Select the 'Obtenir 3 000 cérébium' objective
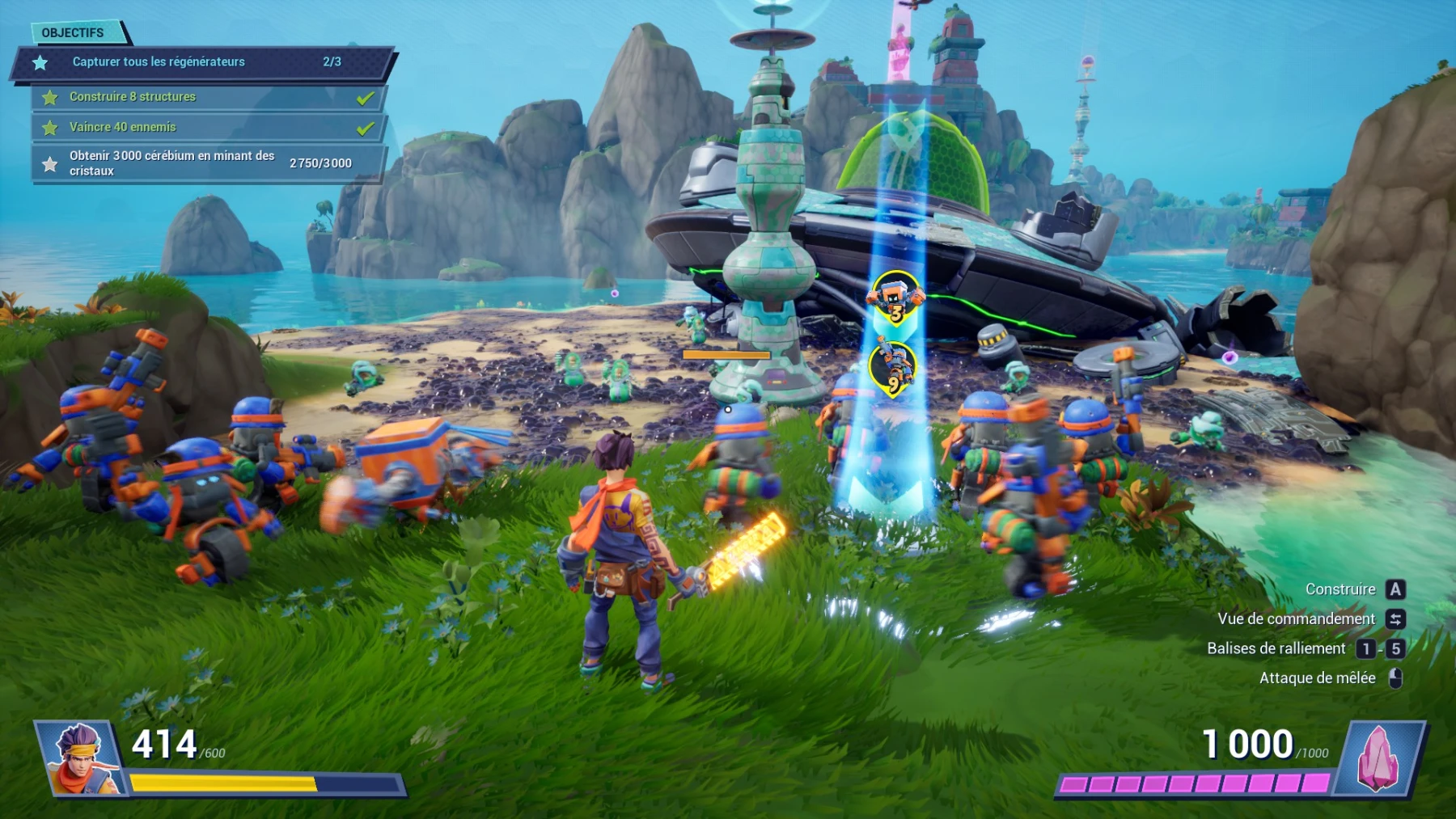Viewport: 1456px width, 819px height. point(209,163)
